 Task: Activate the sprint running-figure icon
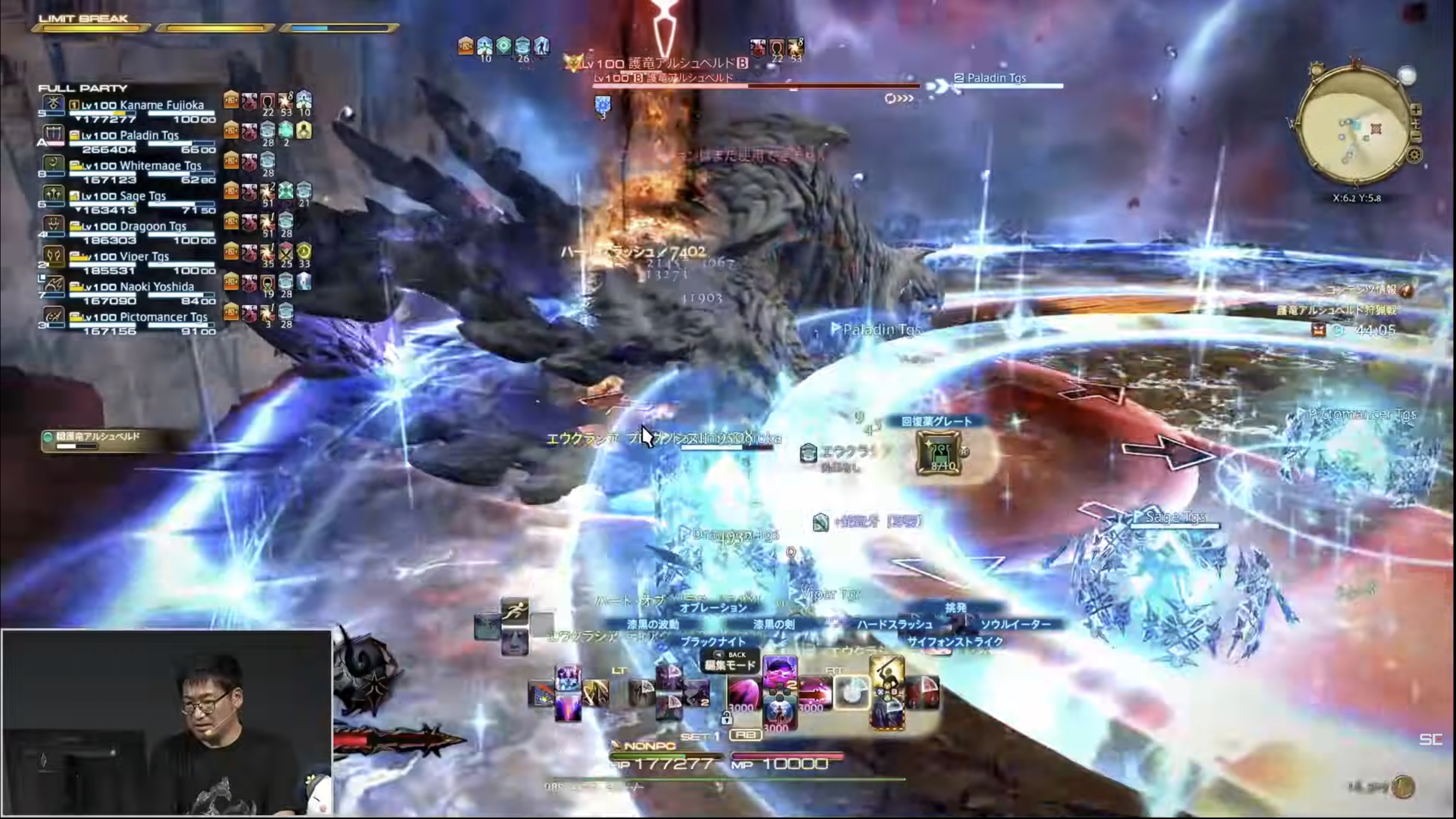[514, 612]
